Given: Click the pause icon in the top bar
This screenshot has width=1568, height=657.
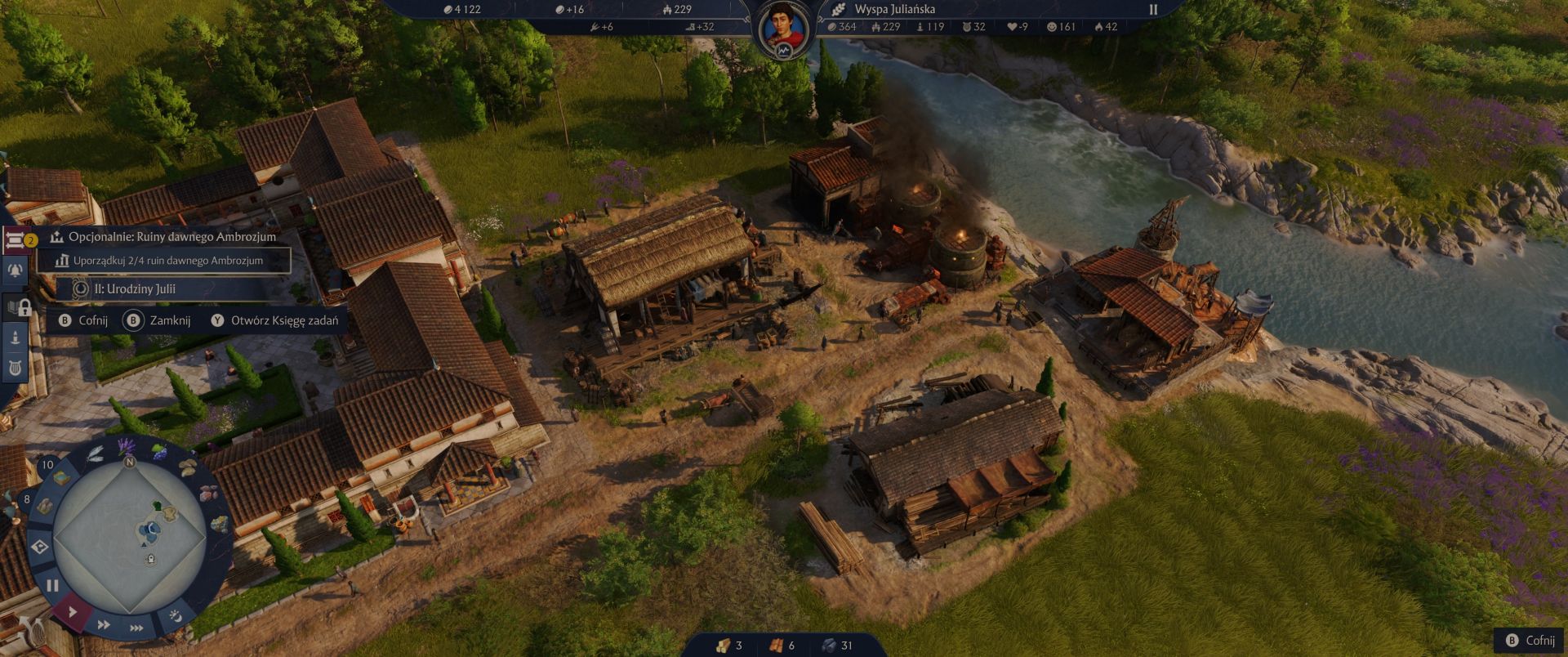Looking at the screenshot, I should pos(1154,10).
